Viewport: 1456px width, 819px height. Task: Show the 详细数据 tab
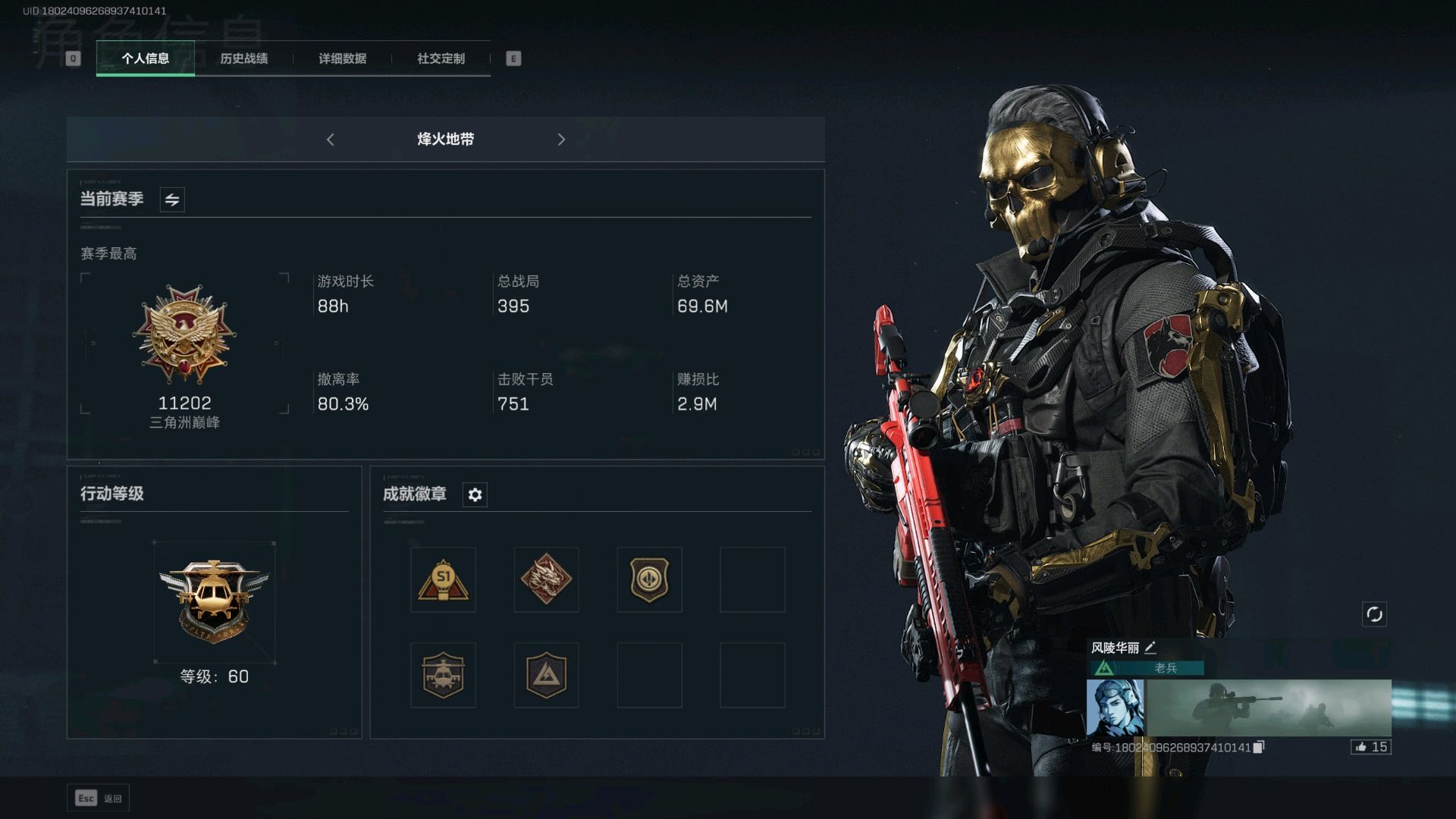pyautogui.click(x=342, y=58)
